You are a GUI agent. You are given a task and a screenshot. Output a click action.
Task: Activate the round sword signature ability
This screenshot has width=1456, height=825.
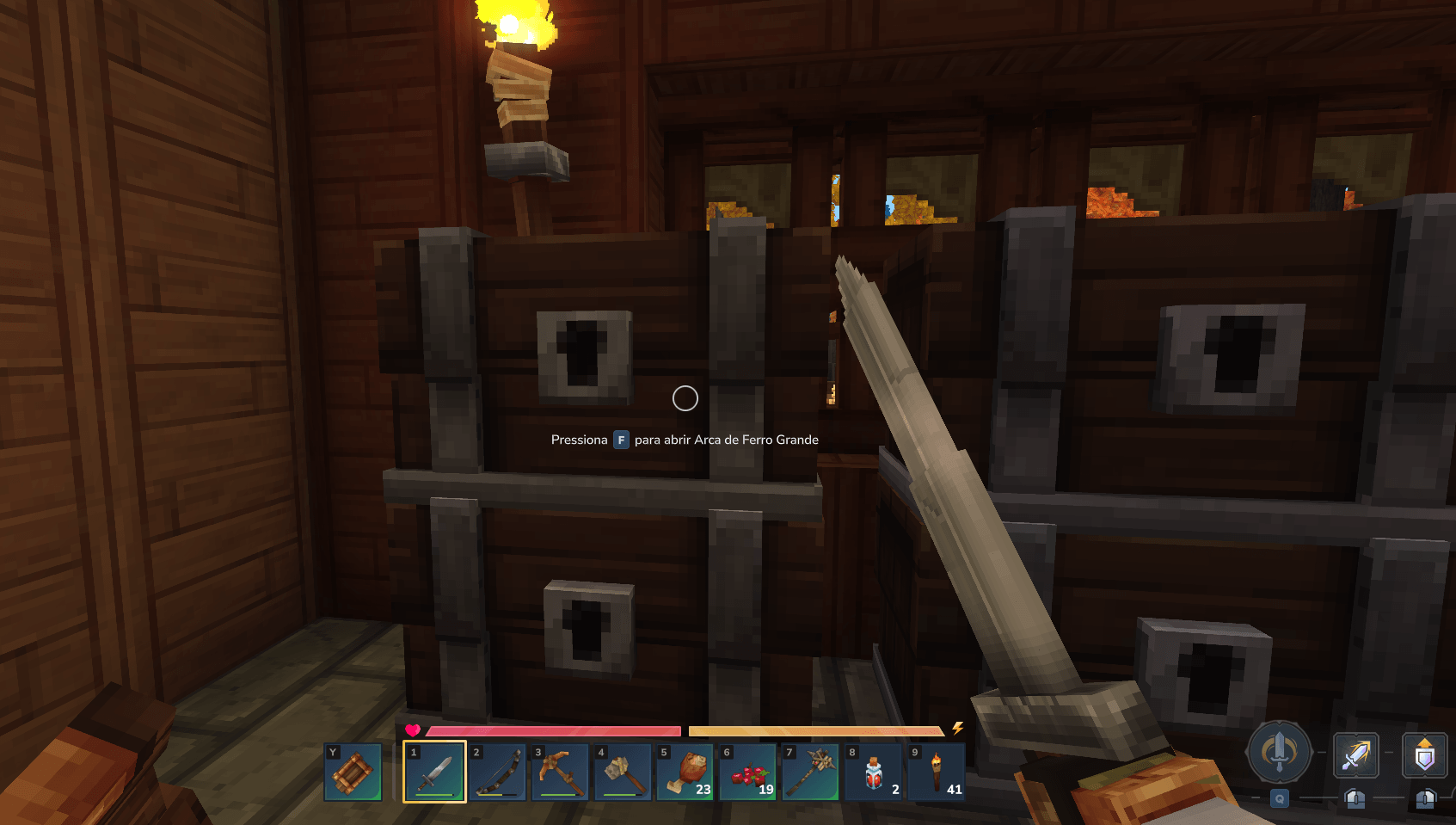(x=1279, y=752)
